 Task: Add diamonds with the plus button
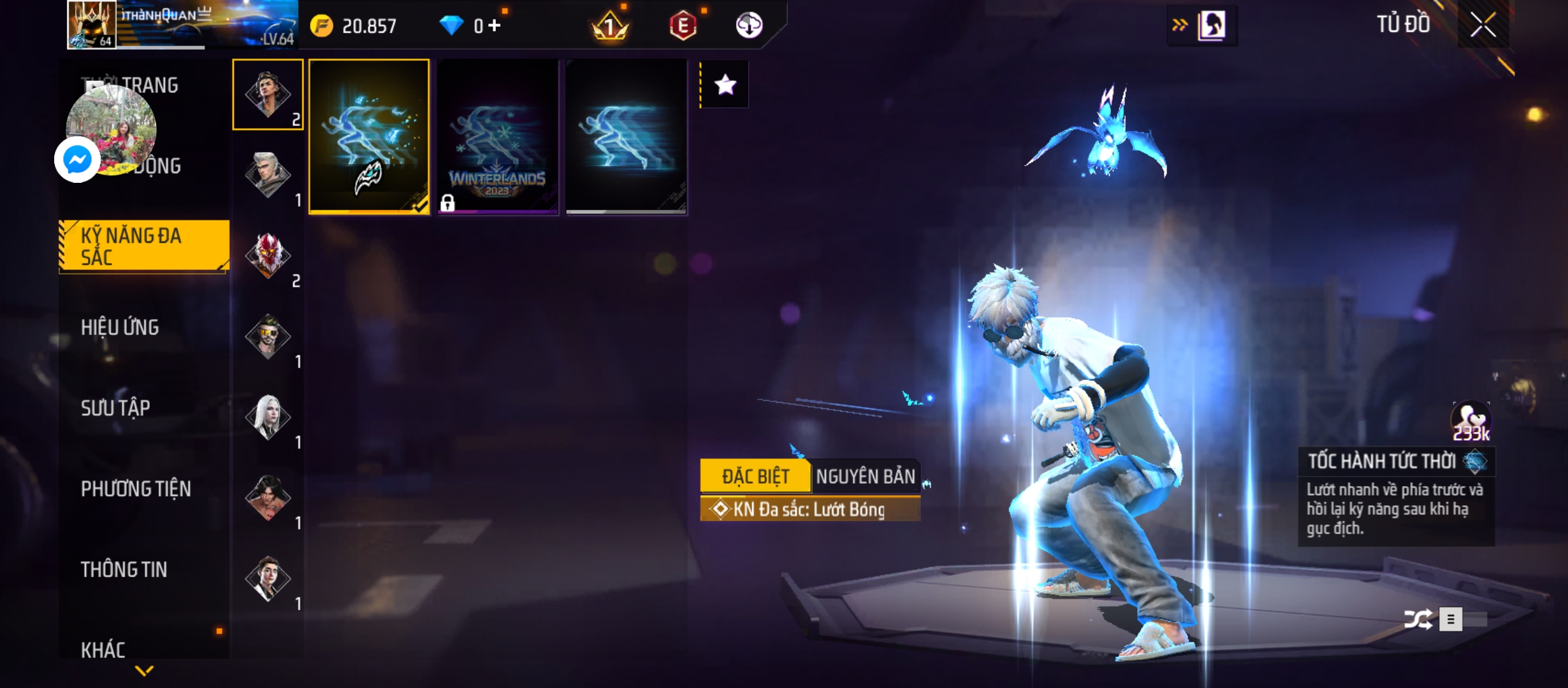pyautogui.click(x=495, y=25)
